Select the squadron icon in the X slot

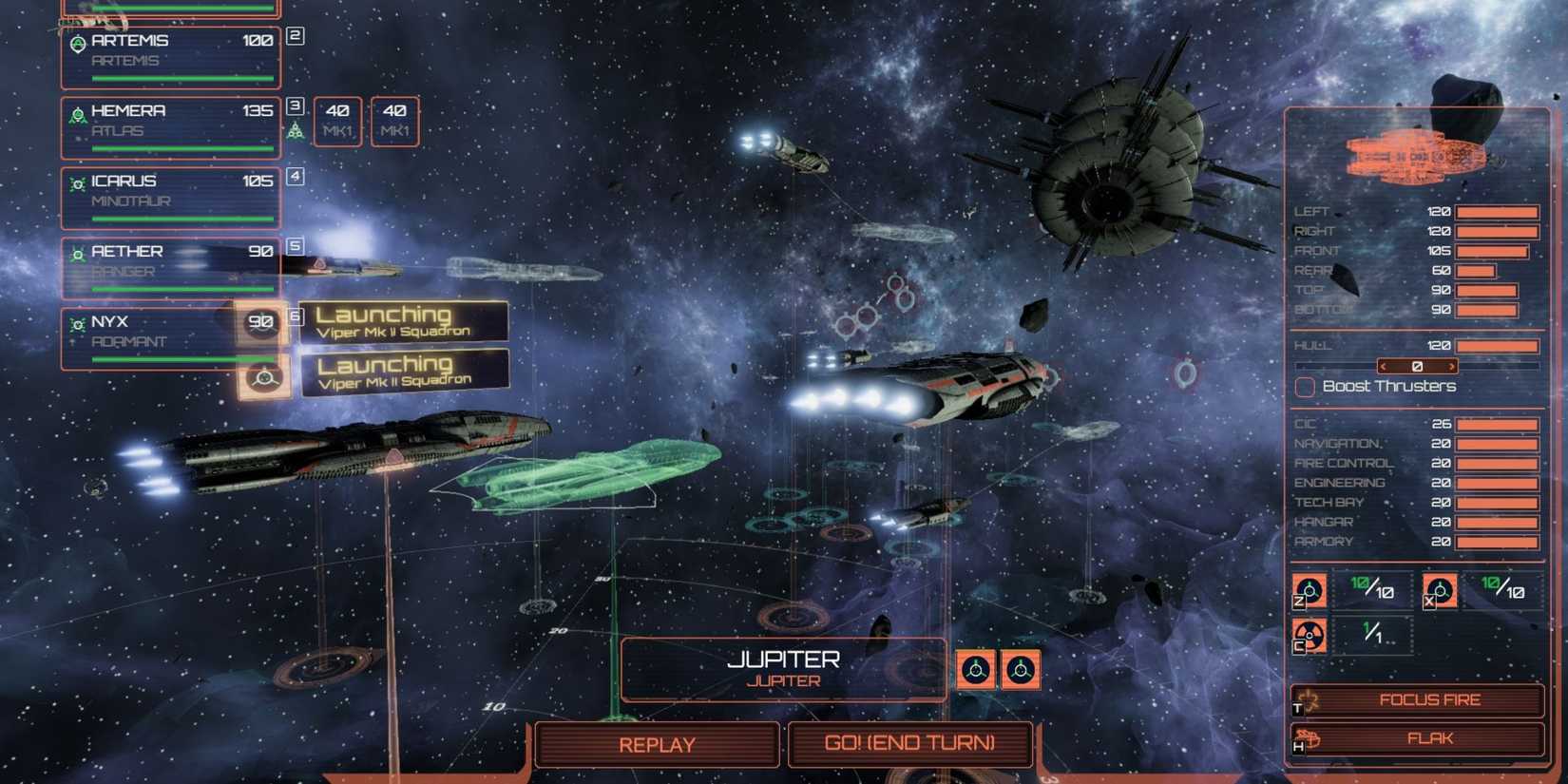[1441, 590]
